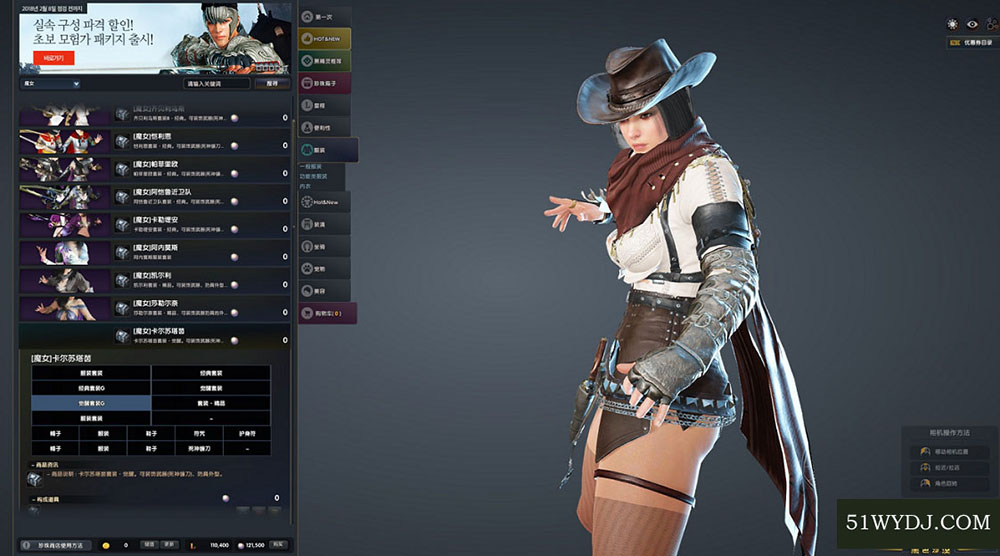
Task: Click the 购买 buy button beside pearl balance
Action: [x=279, y=545]
